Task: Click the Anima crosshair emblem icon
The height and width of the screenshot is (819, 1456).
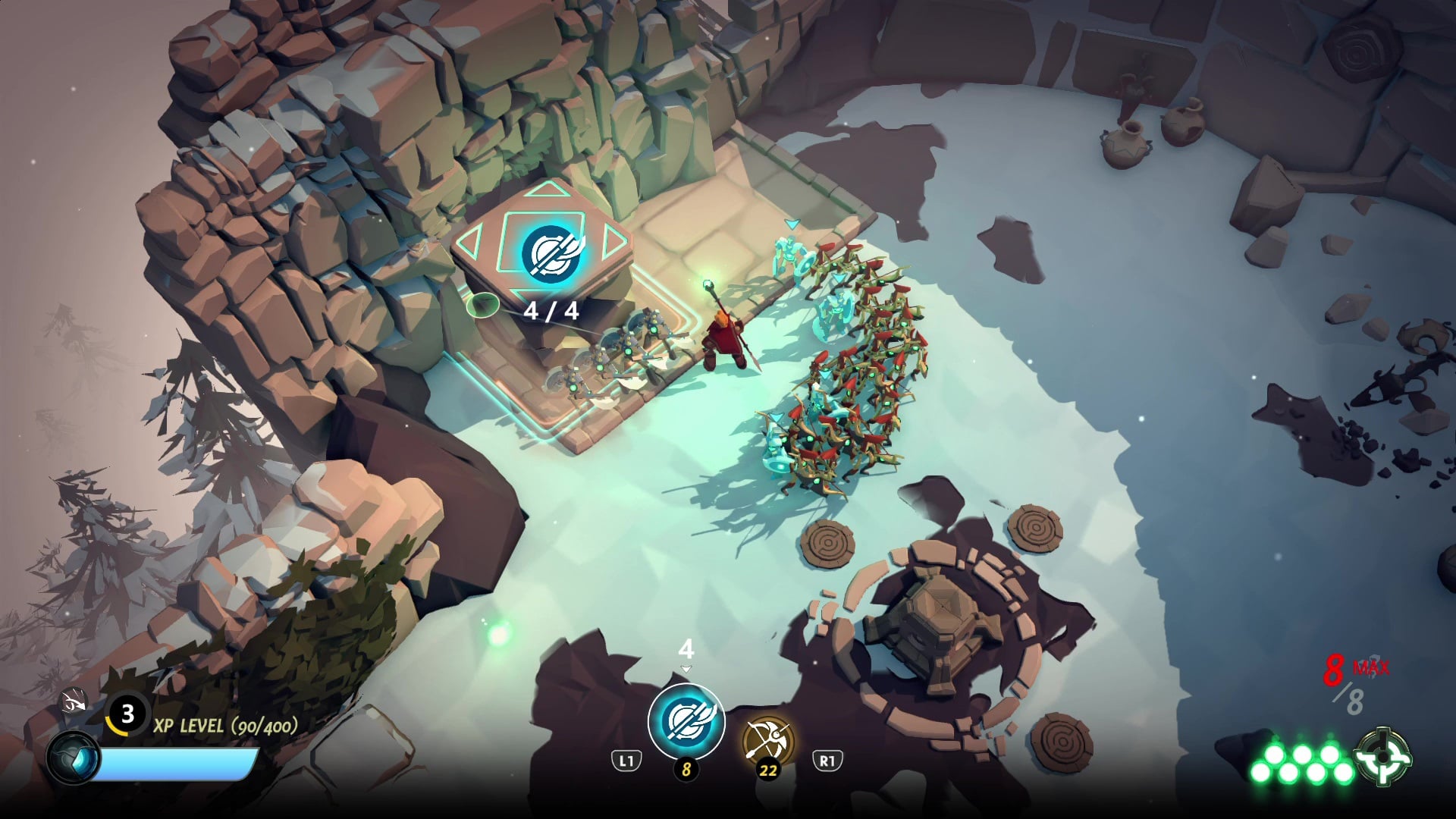Action: tap(1385, 755)
